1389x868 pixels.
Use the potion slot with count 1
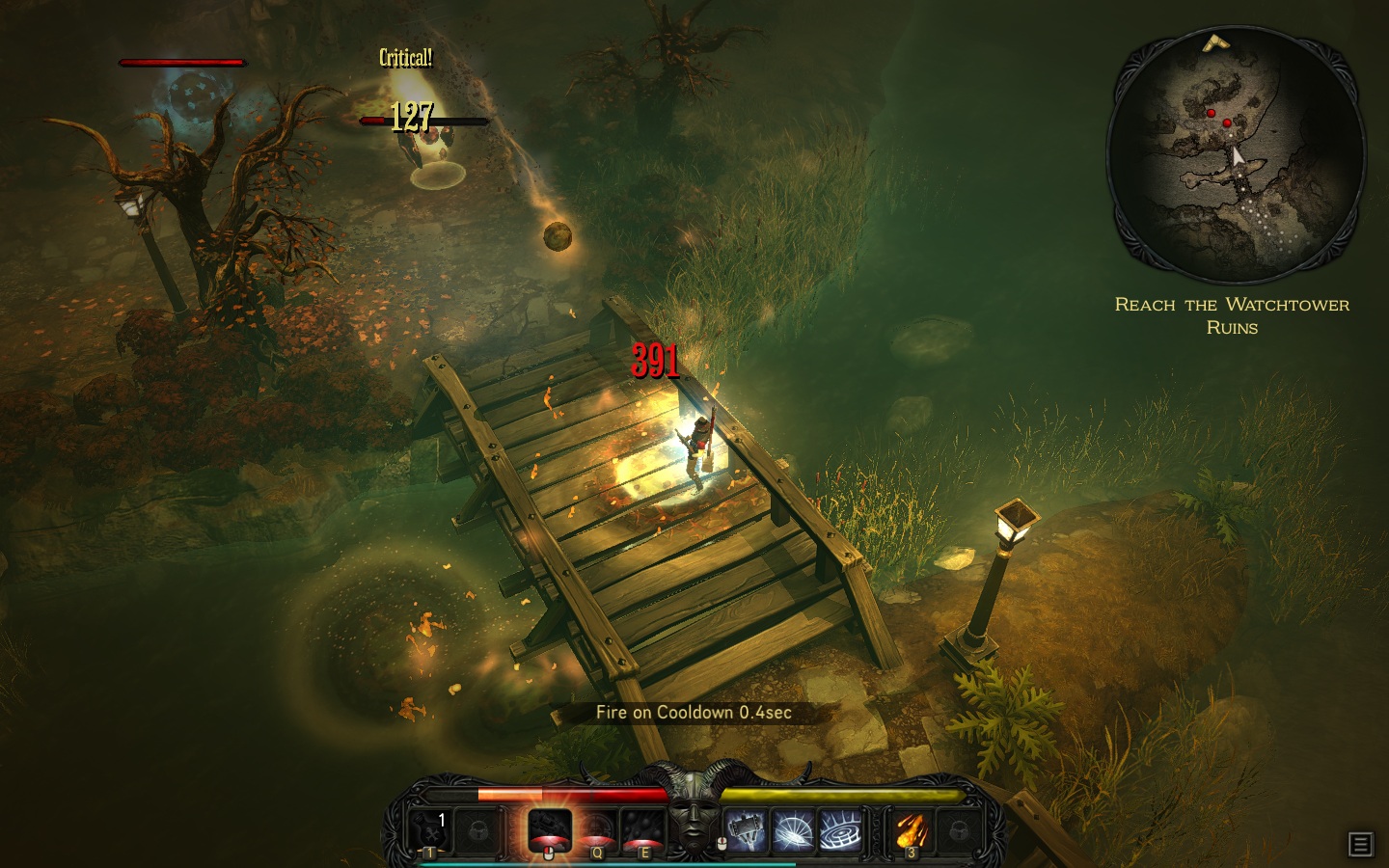click(x=429, y=829)
